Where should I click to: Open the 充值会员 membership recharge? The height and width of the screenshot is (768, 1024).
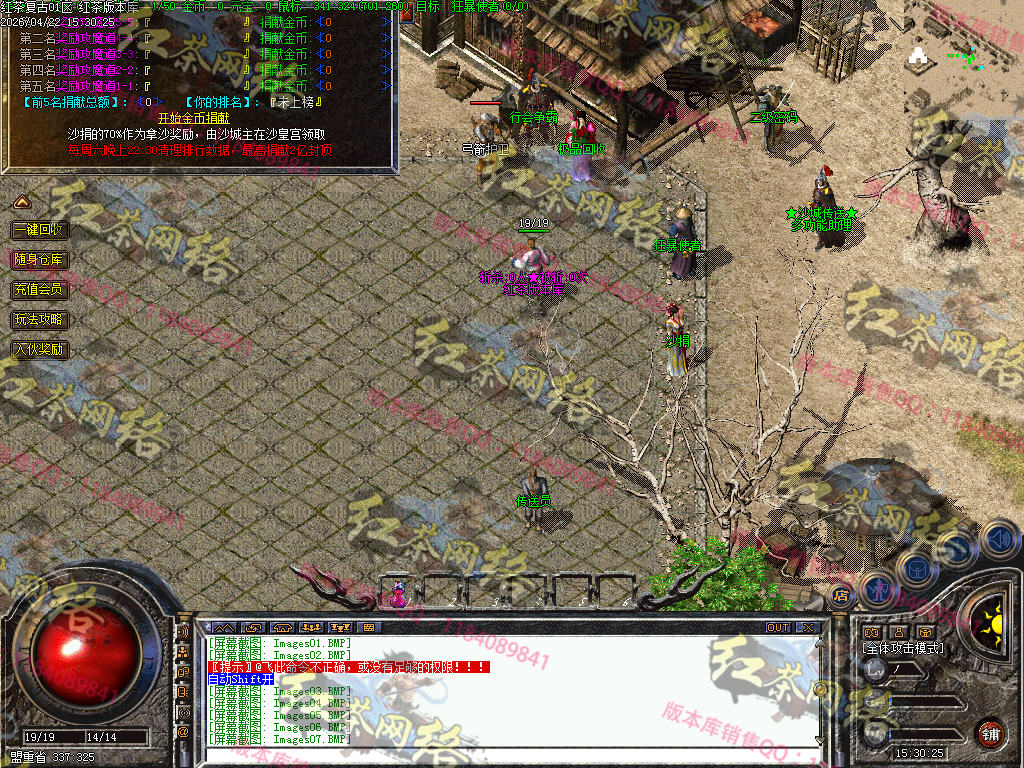click(39, 289)
